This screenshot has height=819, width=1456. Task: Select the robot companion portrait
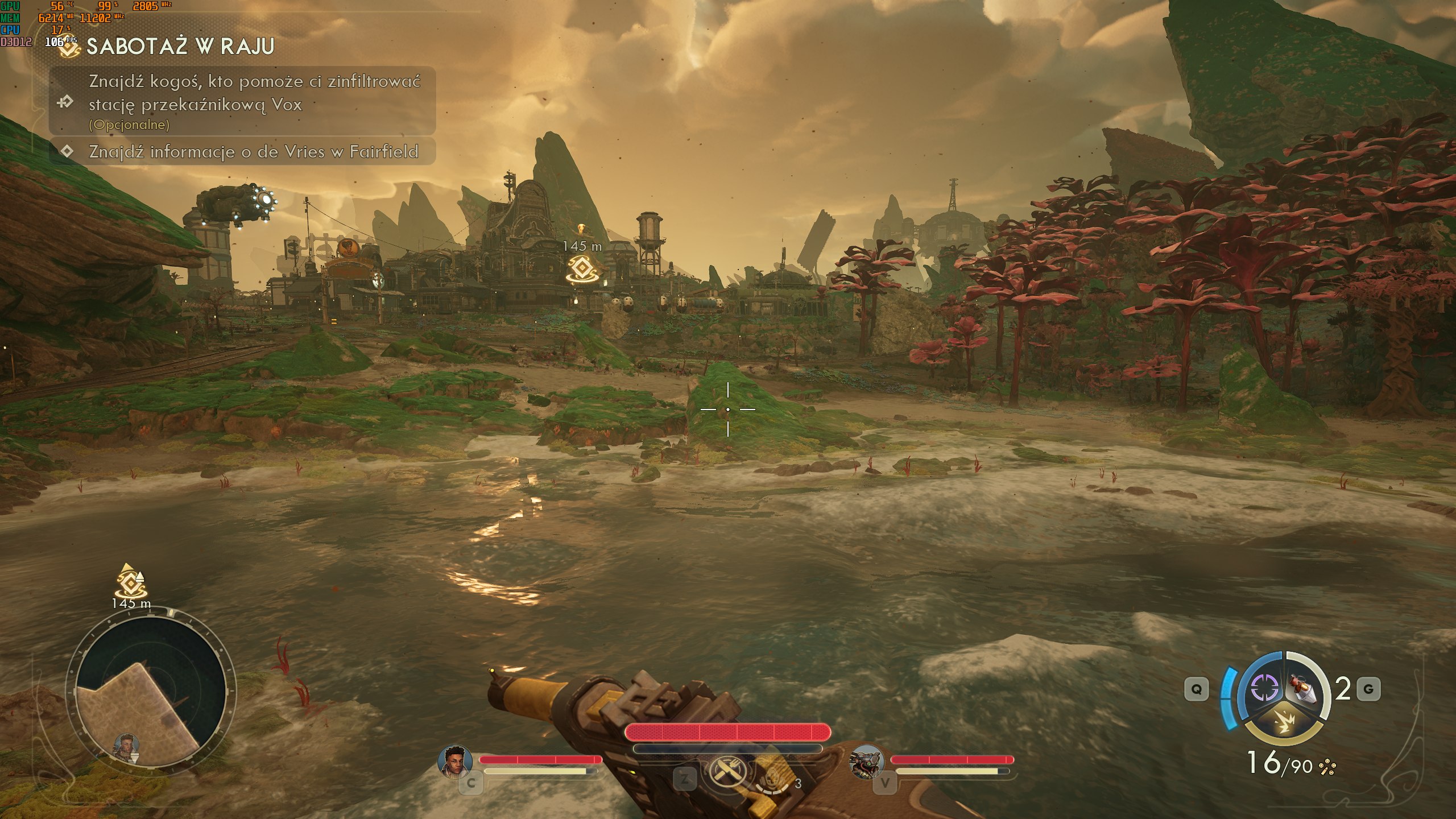coord(866,760)
